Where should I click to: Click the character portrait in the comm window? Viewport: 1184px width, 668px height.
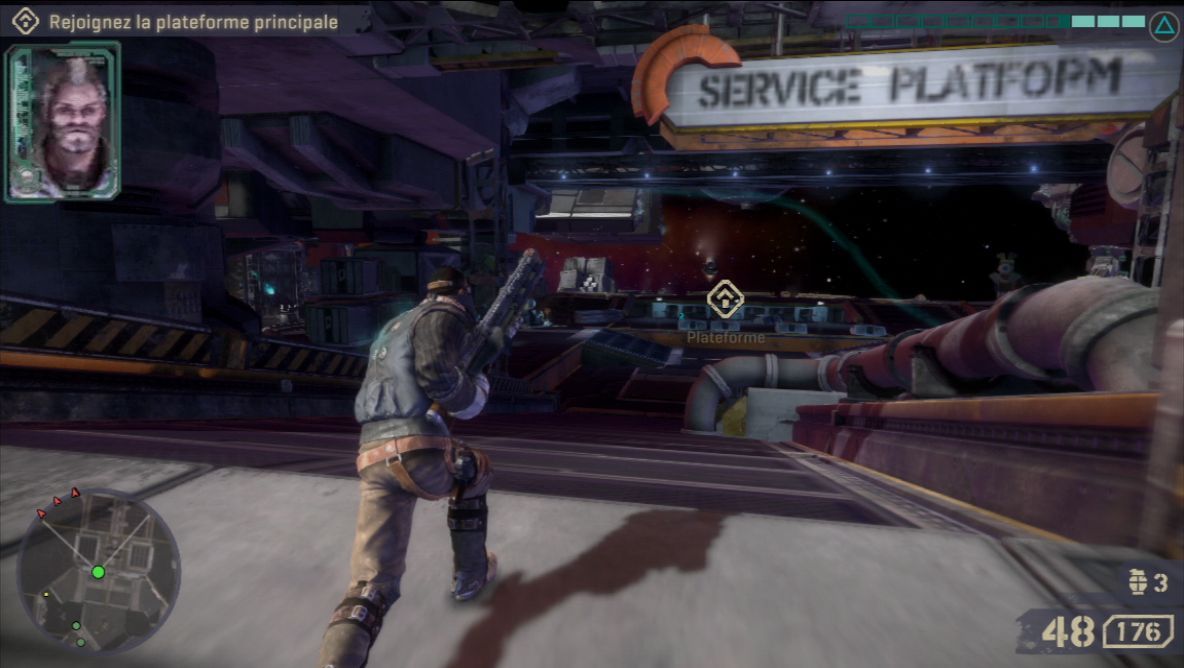point(63,121)
